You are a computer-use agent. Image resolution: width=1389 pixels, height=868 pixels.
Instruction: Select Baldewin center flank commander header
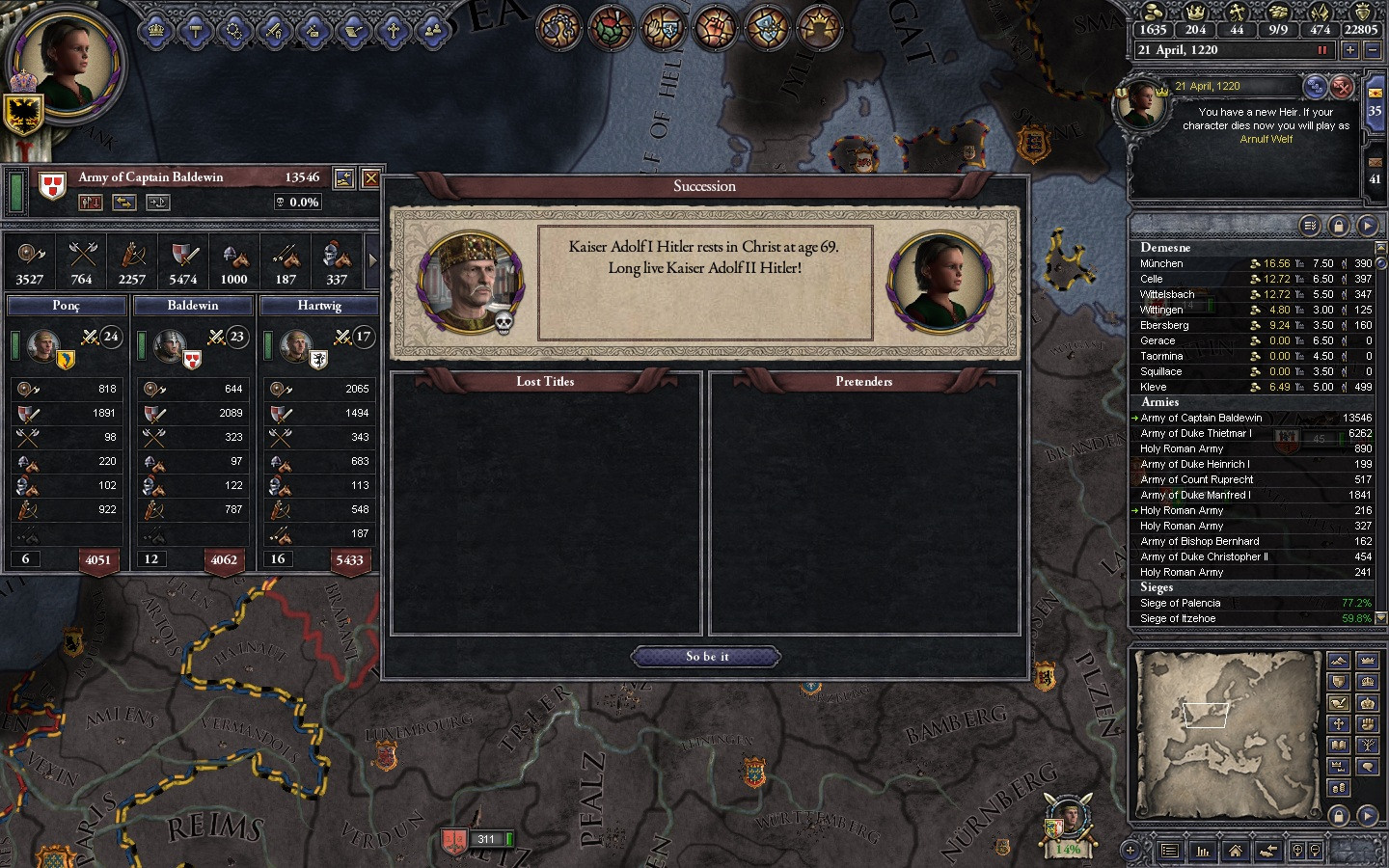193,306
